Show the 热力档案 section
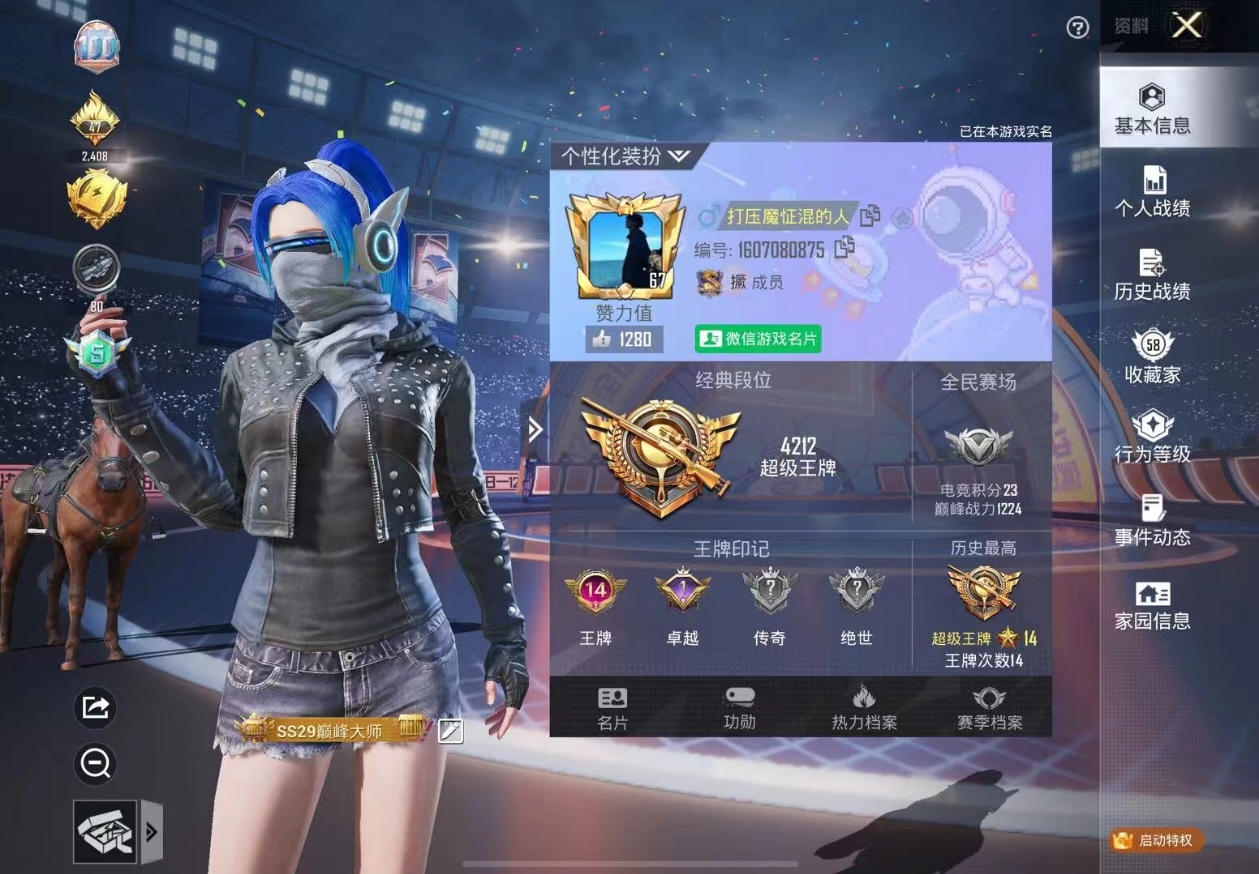Viewport: 1259px width, 874px height. click(x=864, y=708)
